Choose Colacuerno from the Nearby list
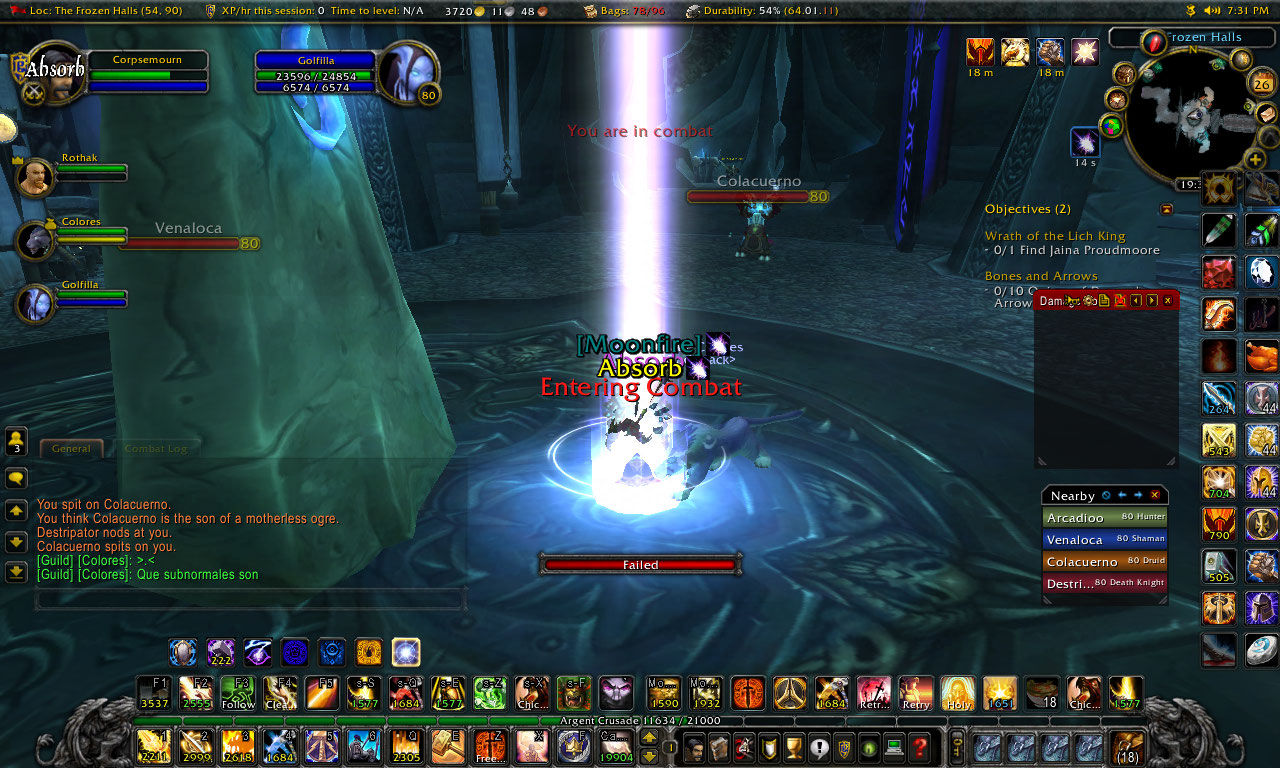This screenshot has height=768, width=1280. [x=1104, y=562]
